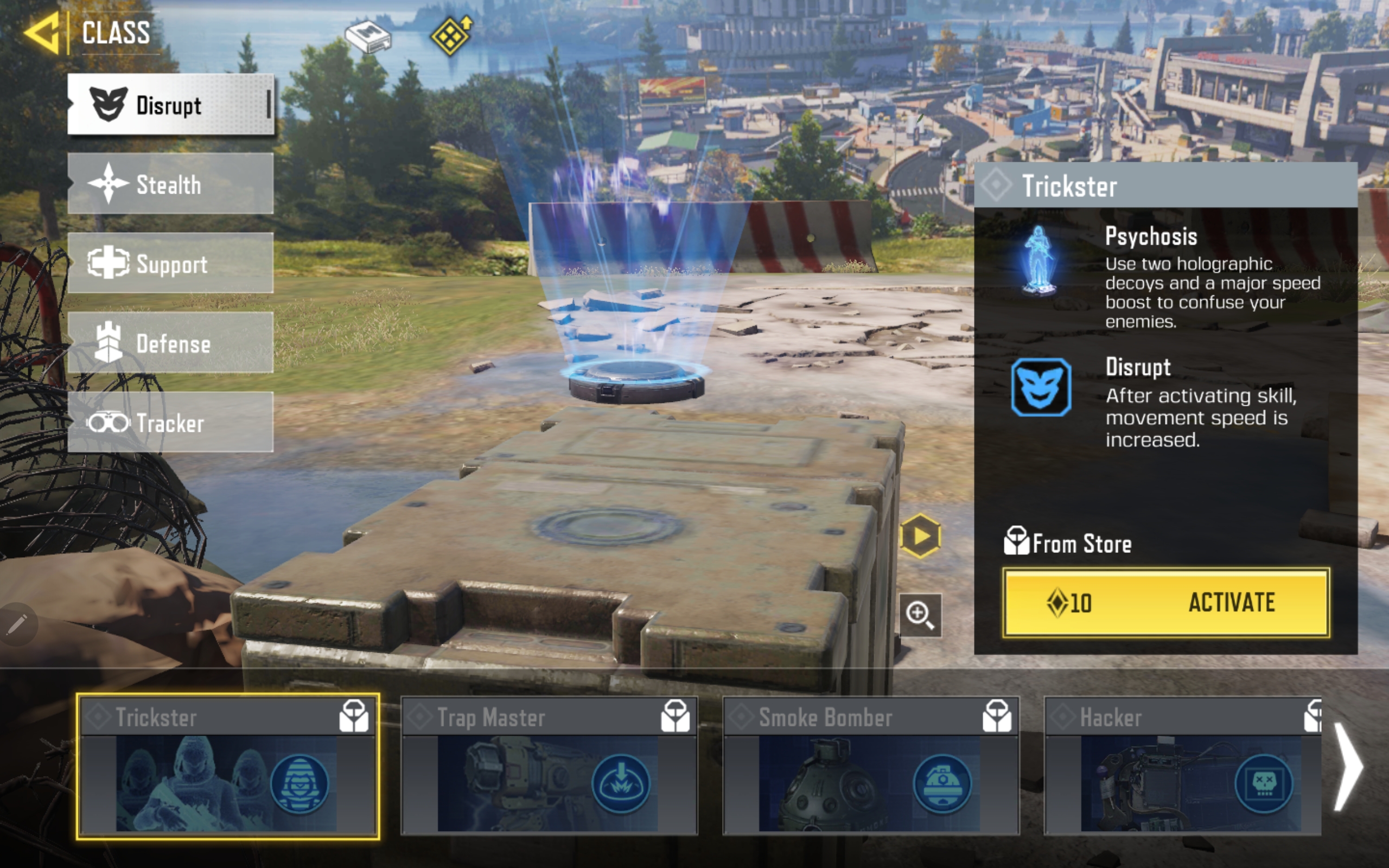1389x868 pixels.
Task: Show the Tracker class category
Action: (x=170, y=423)
